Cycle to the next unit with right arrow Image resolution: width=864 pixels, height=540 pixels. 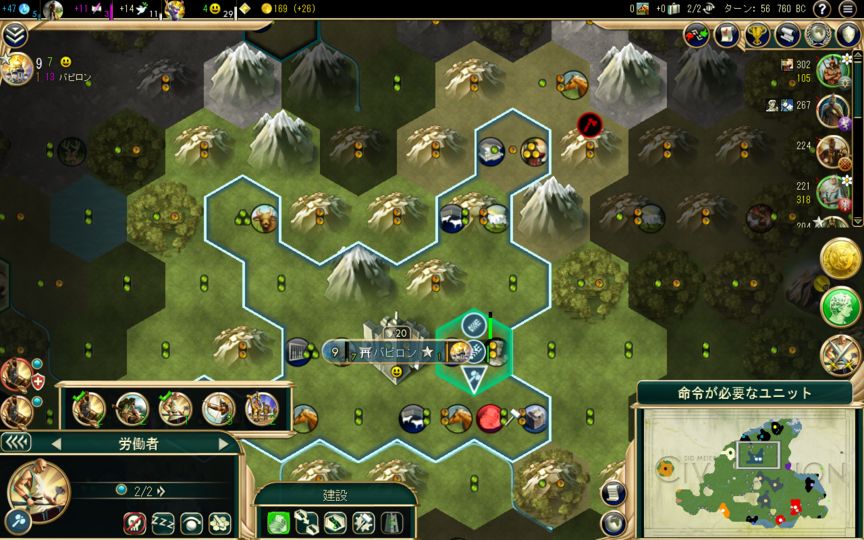223,444
